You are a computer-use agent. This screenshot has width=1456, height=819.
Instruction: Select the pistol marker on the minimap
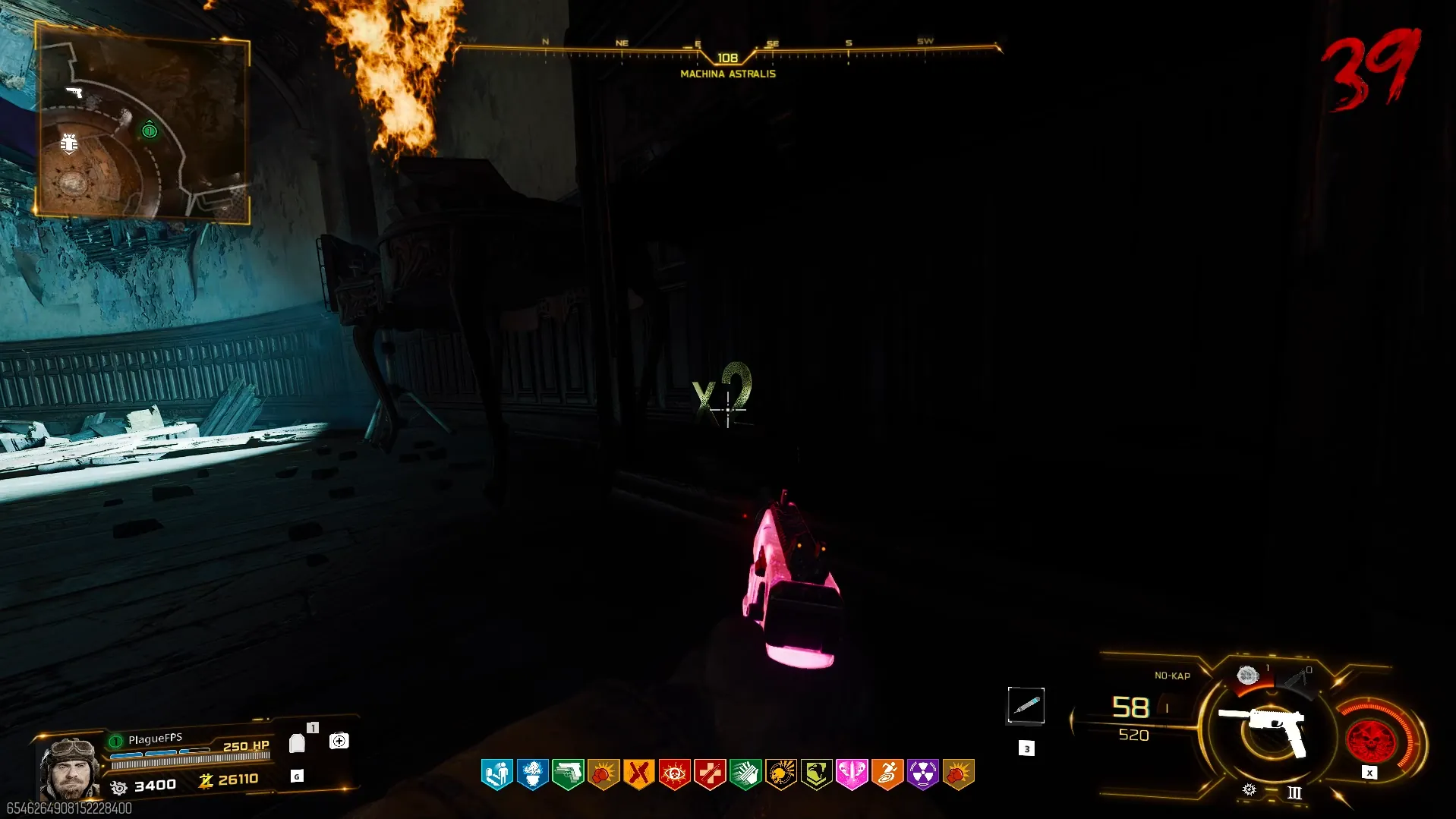(x=74, y=92)
